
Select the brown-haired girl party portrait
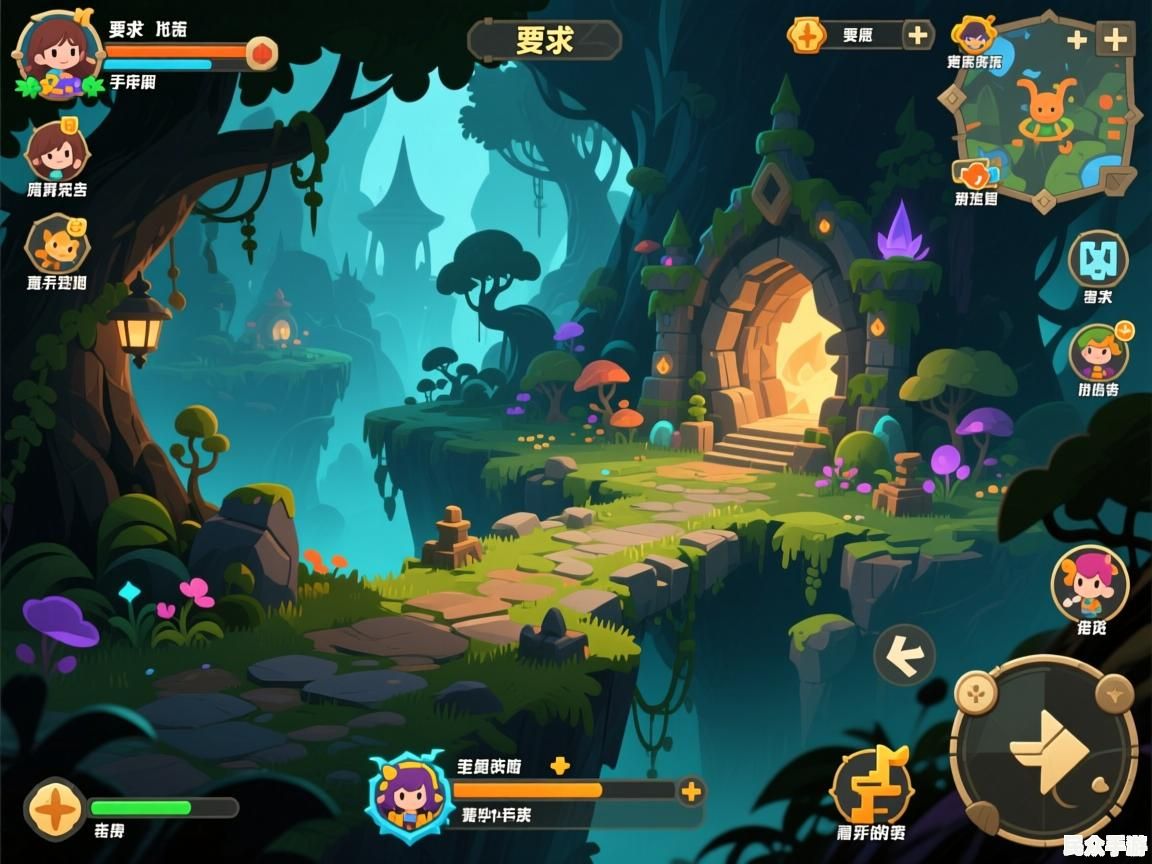tap(57, 152)
